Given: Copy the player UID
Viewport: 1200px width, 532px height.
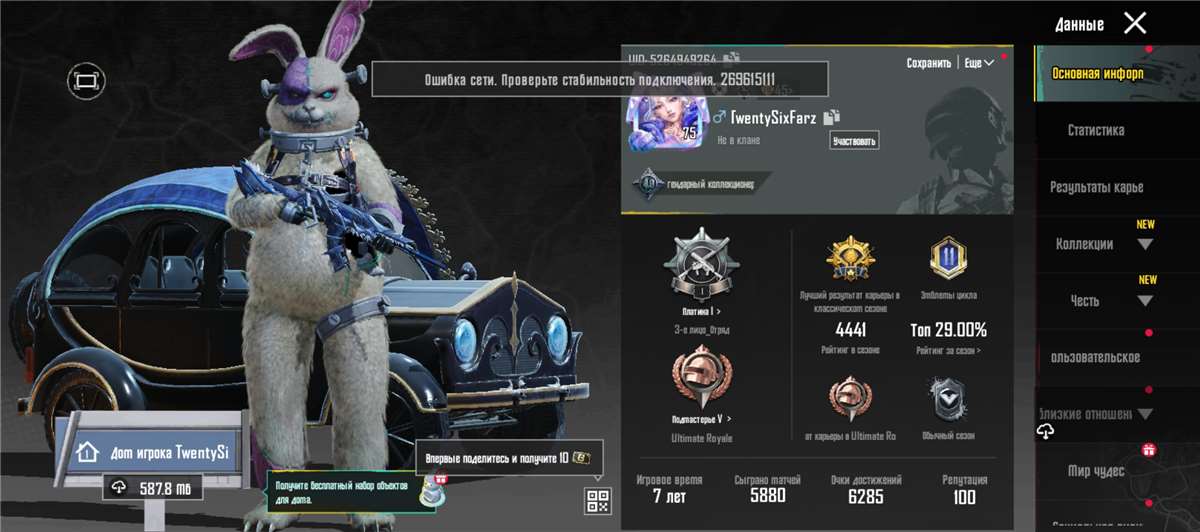Looking at the screenshot, I should tap(731, 59).
